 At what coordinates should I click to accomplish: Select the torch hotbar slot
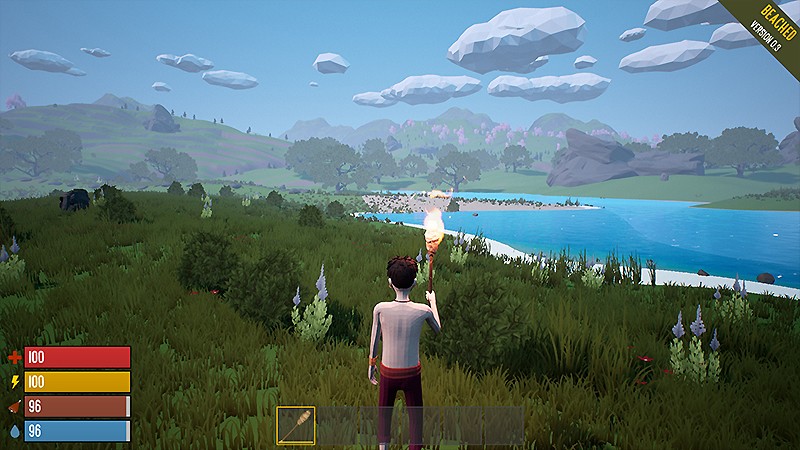296,425
